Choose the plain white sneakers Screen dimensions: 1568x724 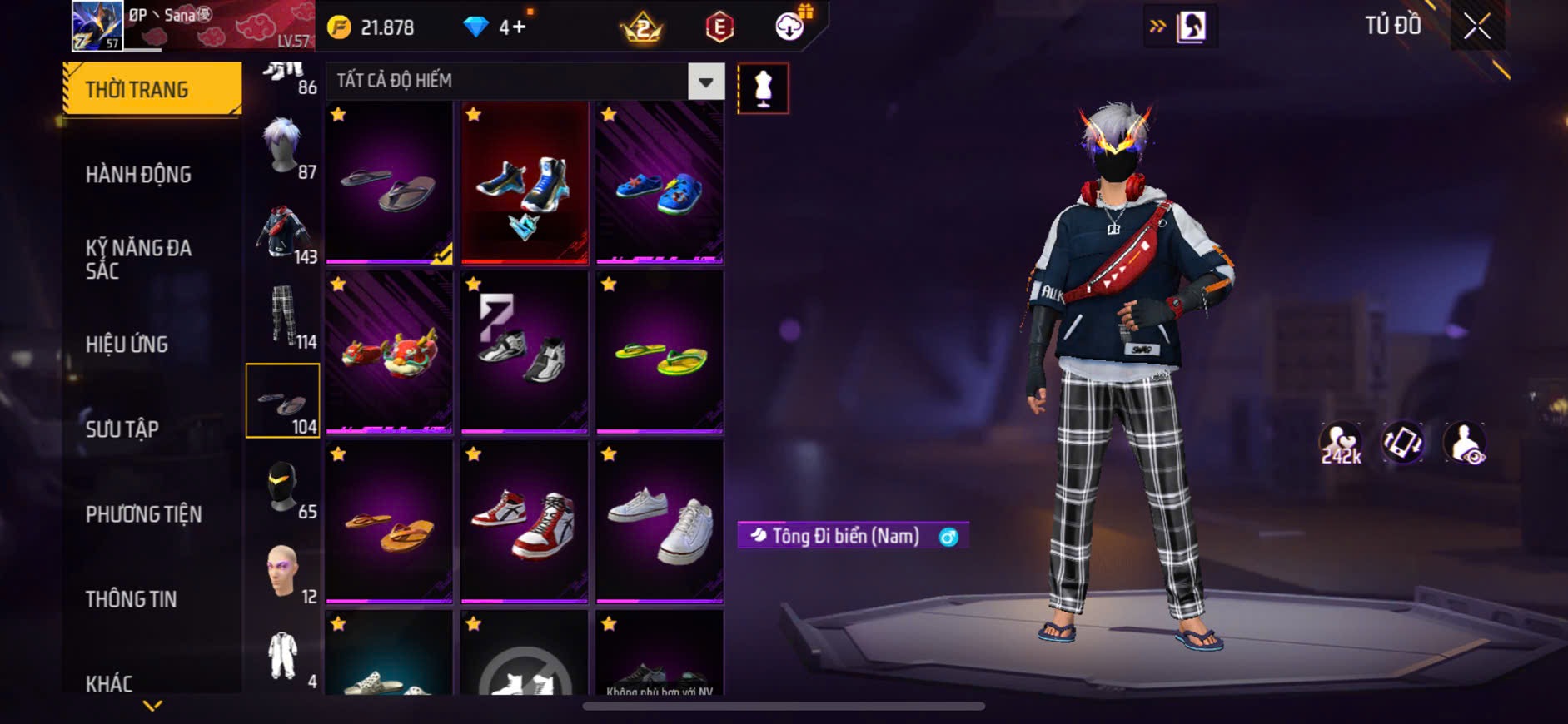point(660,521)
